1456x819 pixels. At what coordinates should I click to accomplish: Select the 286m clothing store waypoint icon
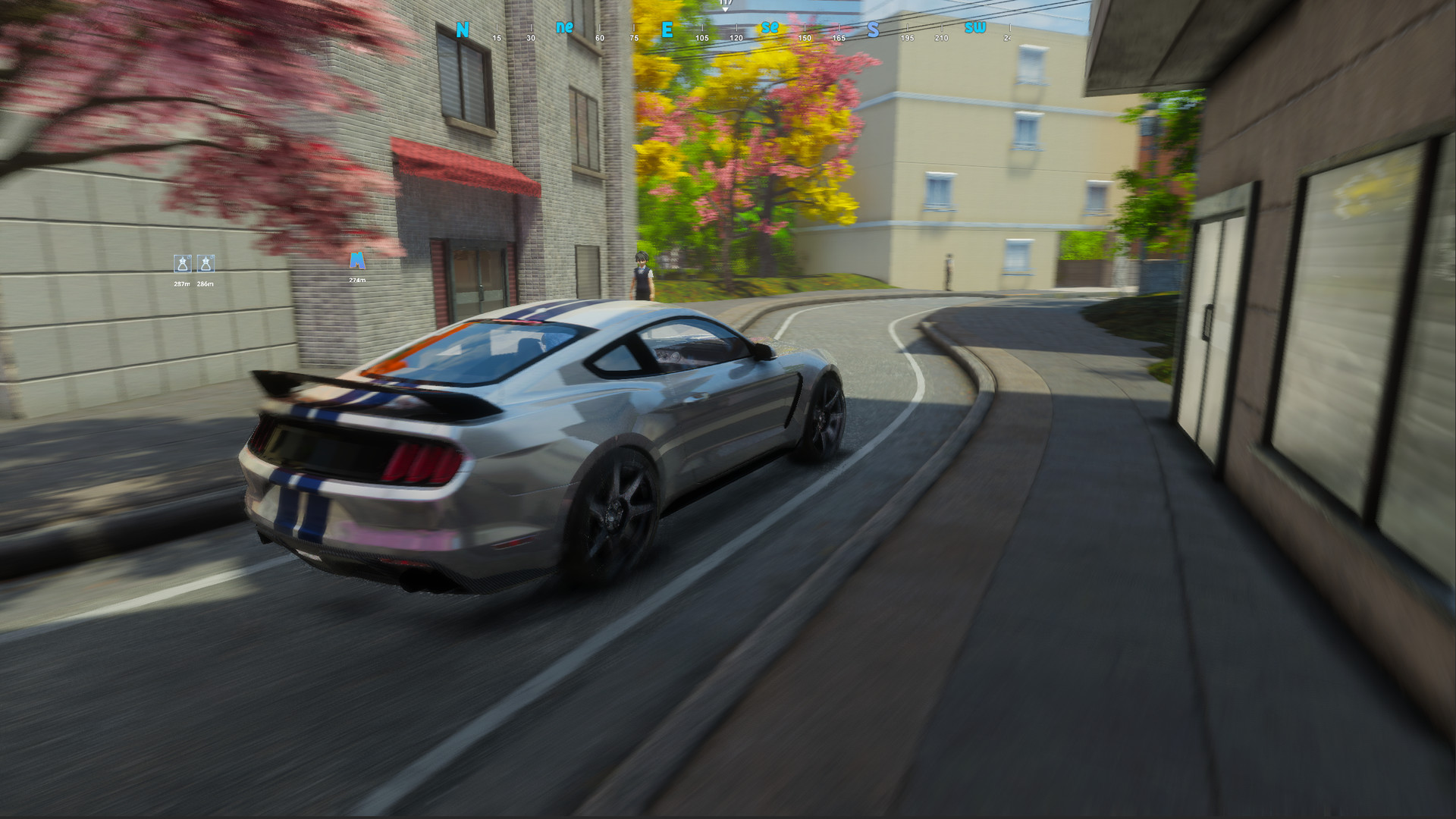point(205,265)
